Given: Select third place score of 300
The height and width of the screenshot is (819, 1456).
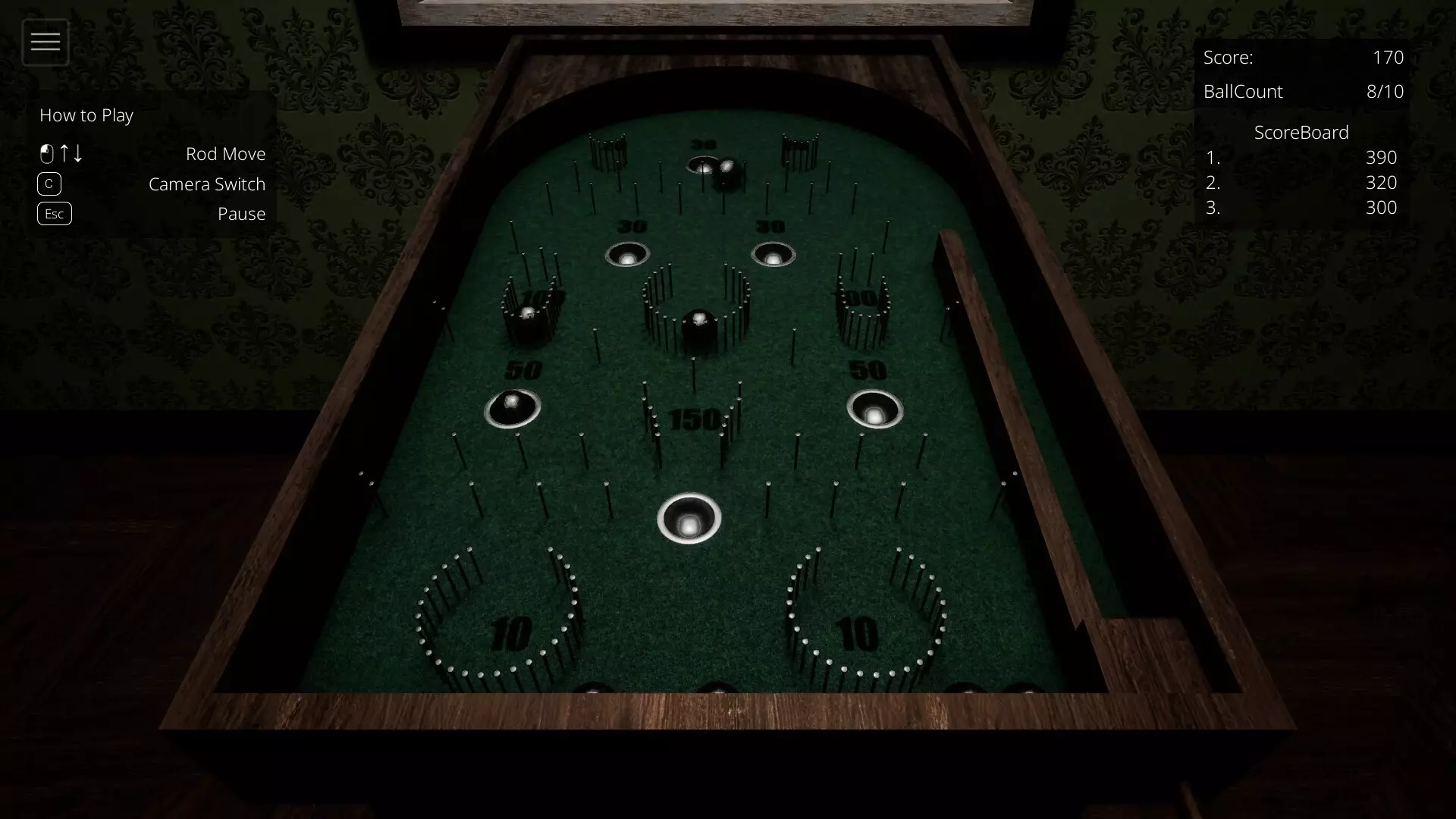Looking at the screenshot, I should [1381, 208].
